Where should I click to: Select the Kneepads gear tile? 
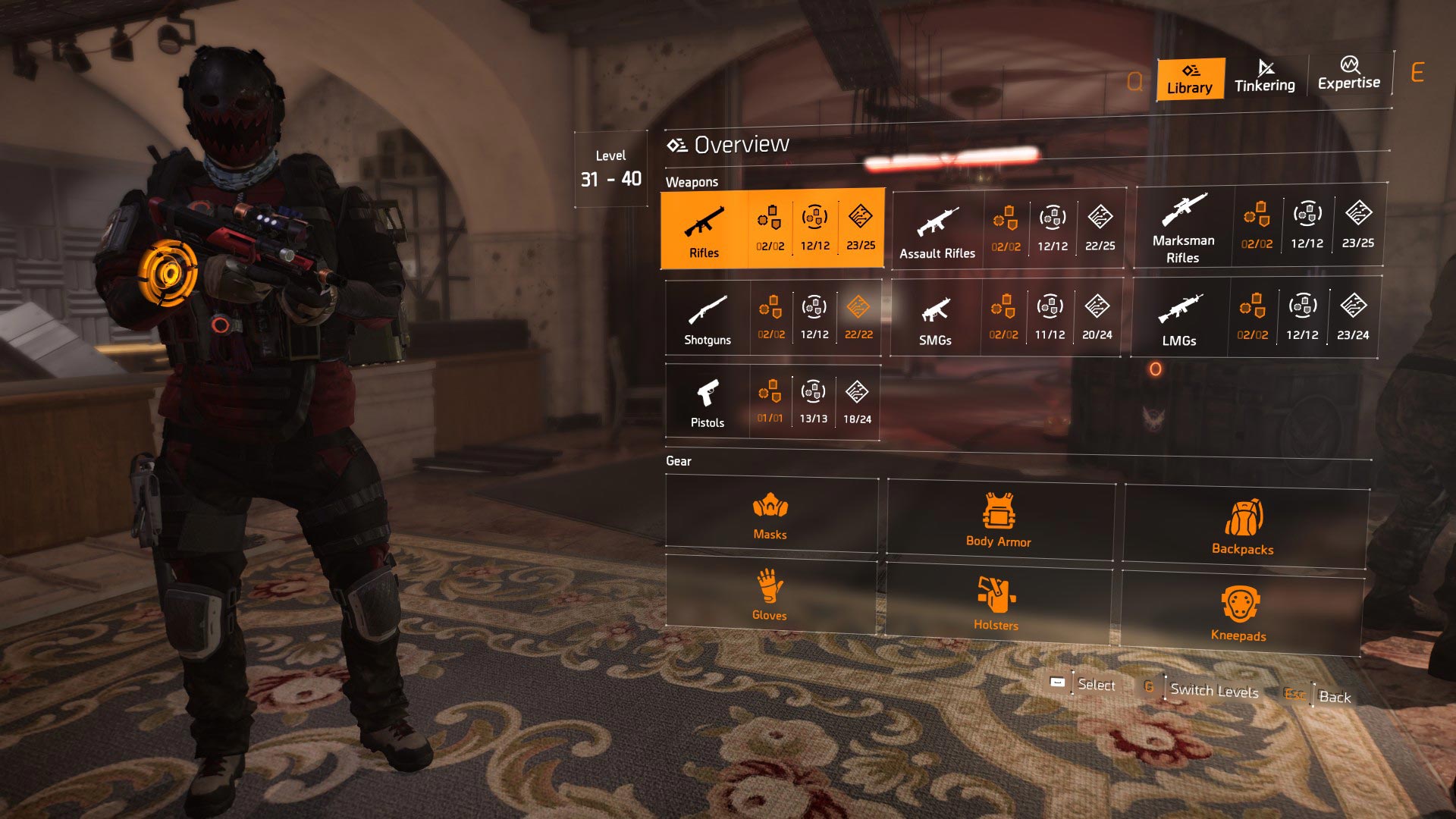(1238, 613)
